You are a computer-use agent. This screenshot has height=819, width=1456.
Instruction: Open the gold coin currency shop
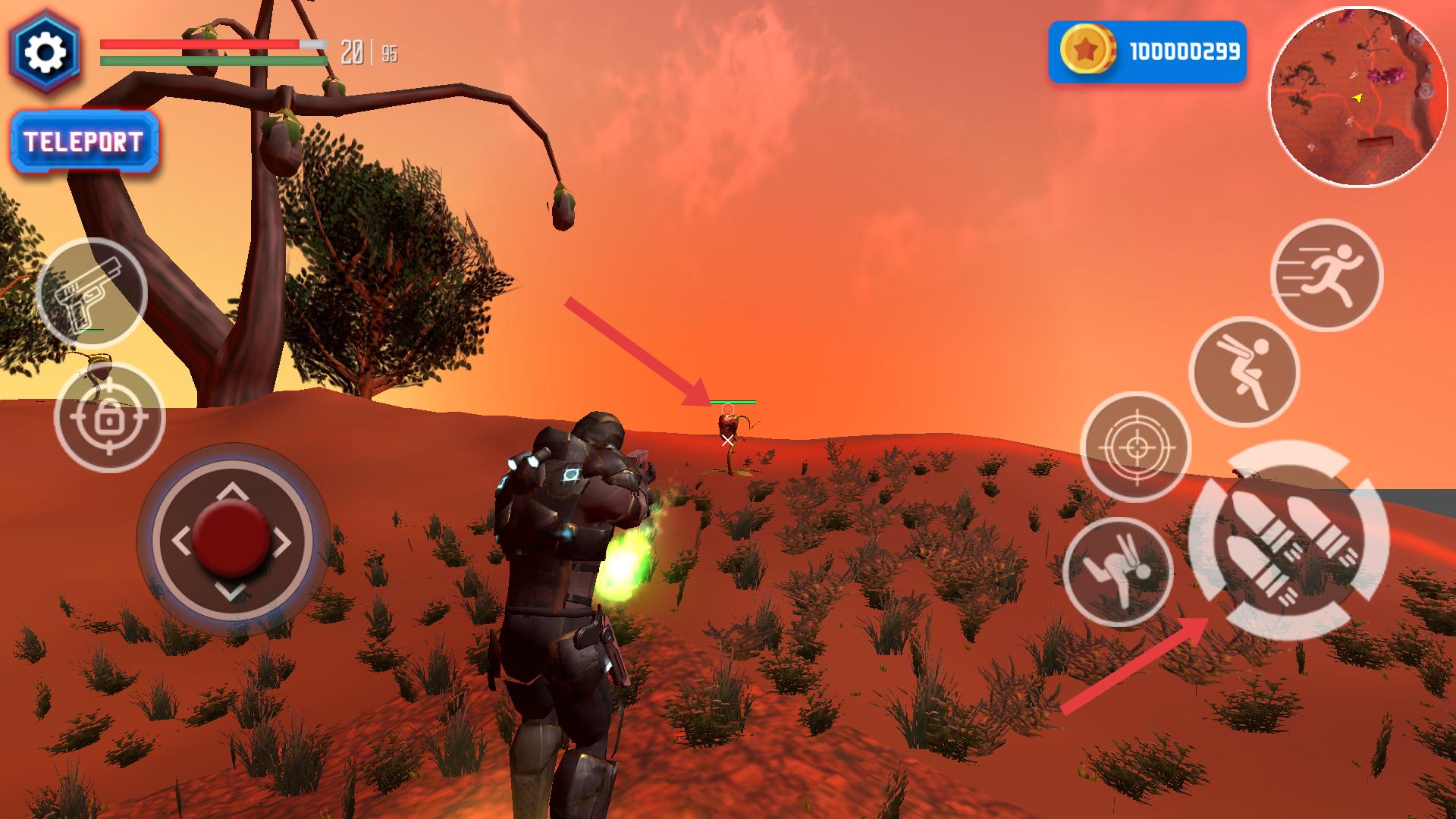[x=1147, y=52]
